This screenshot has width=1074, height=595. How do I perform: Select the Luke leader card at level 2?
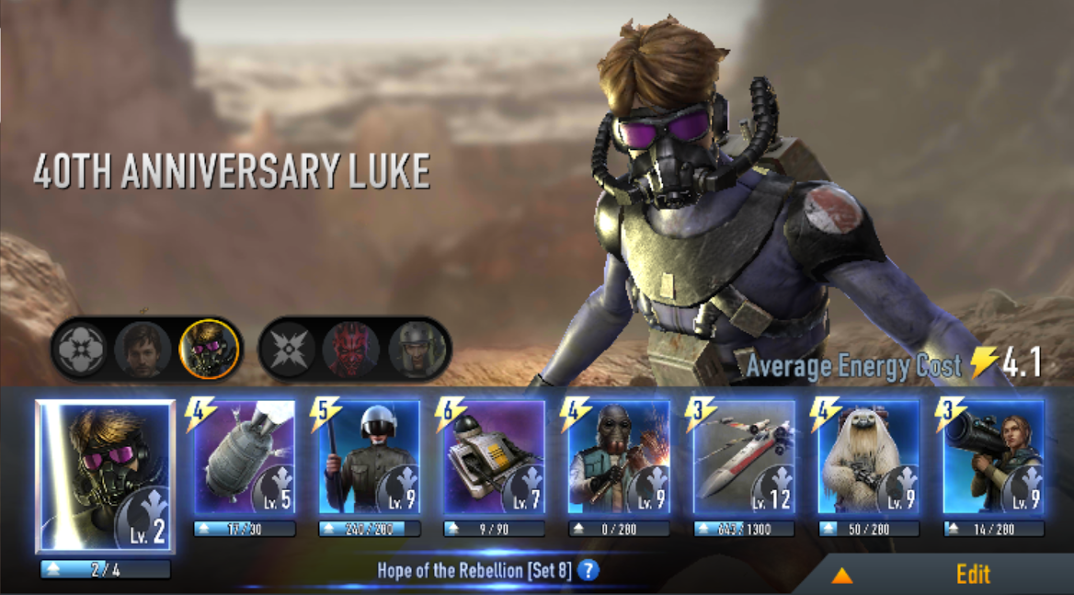point(105,475)
